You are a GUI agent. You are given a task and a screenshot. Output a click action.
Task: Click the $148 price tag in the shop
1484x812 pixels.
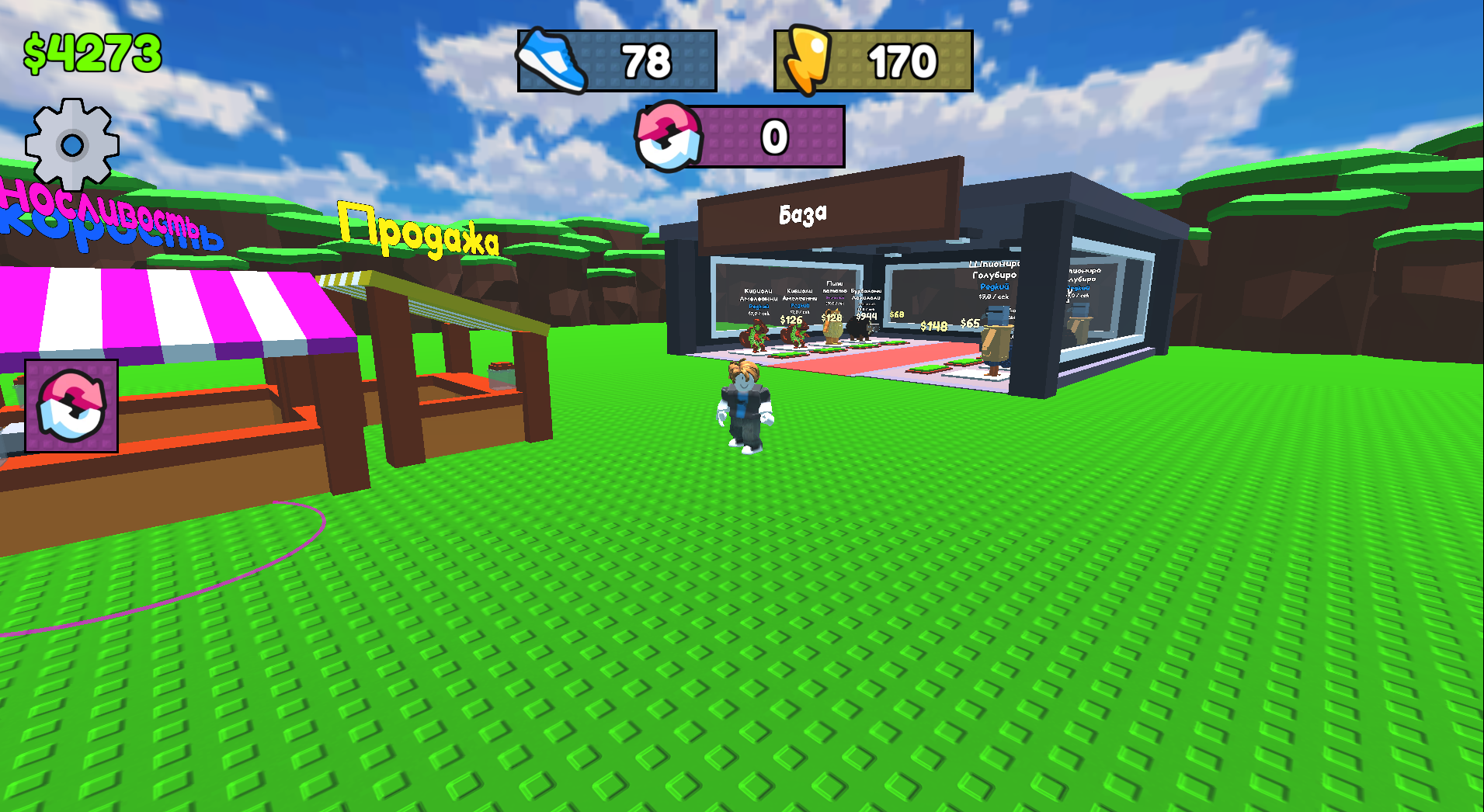click(x=933, y=326)
